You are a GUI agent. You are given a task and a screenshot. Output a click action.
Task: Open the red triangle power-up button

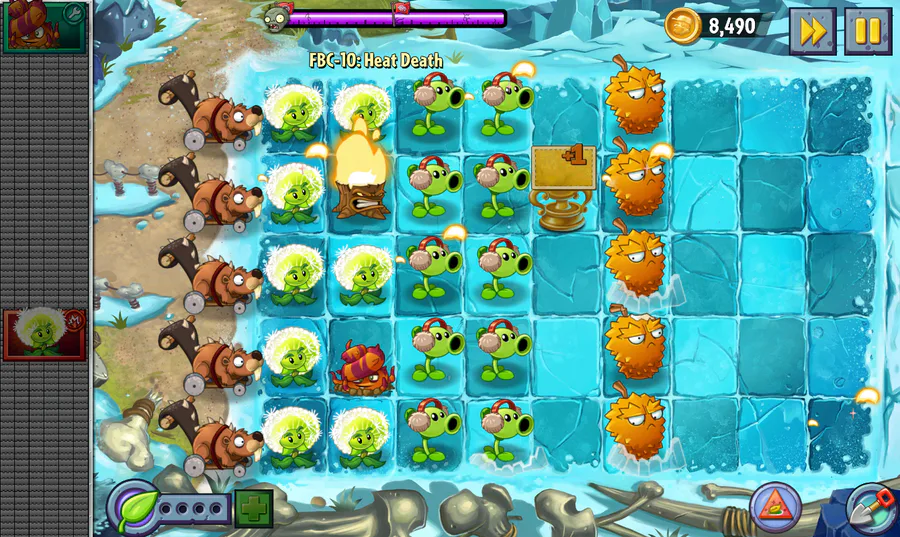775,507
